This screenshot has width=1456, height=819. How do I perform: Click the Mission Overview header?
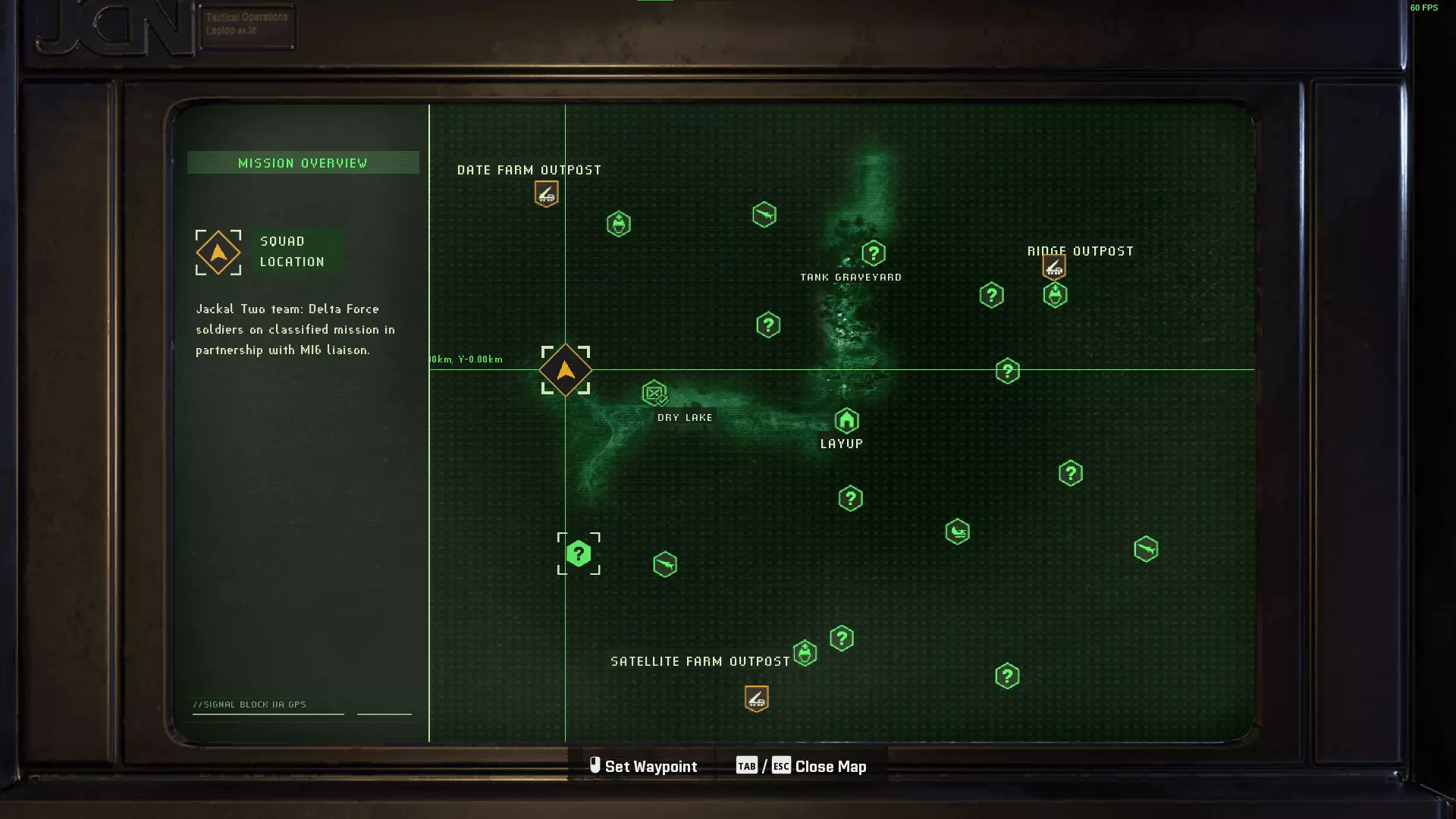[303, 163]
